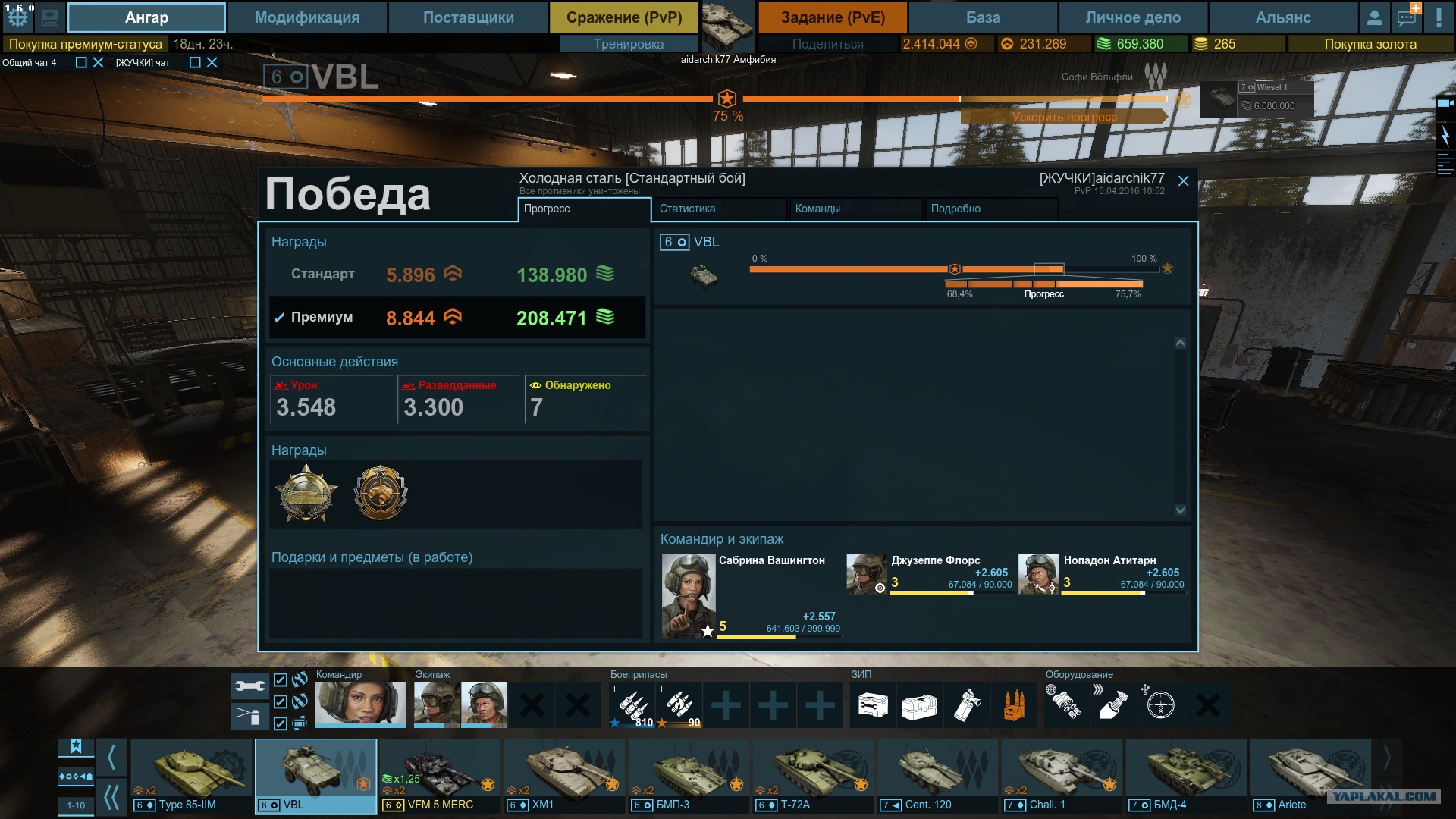Close the Победа results window
Image resolution: width=1456 pixels, height=819 pixels.
click(1183, 180)
